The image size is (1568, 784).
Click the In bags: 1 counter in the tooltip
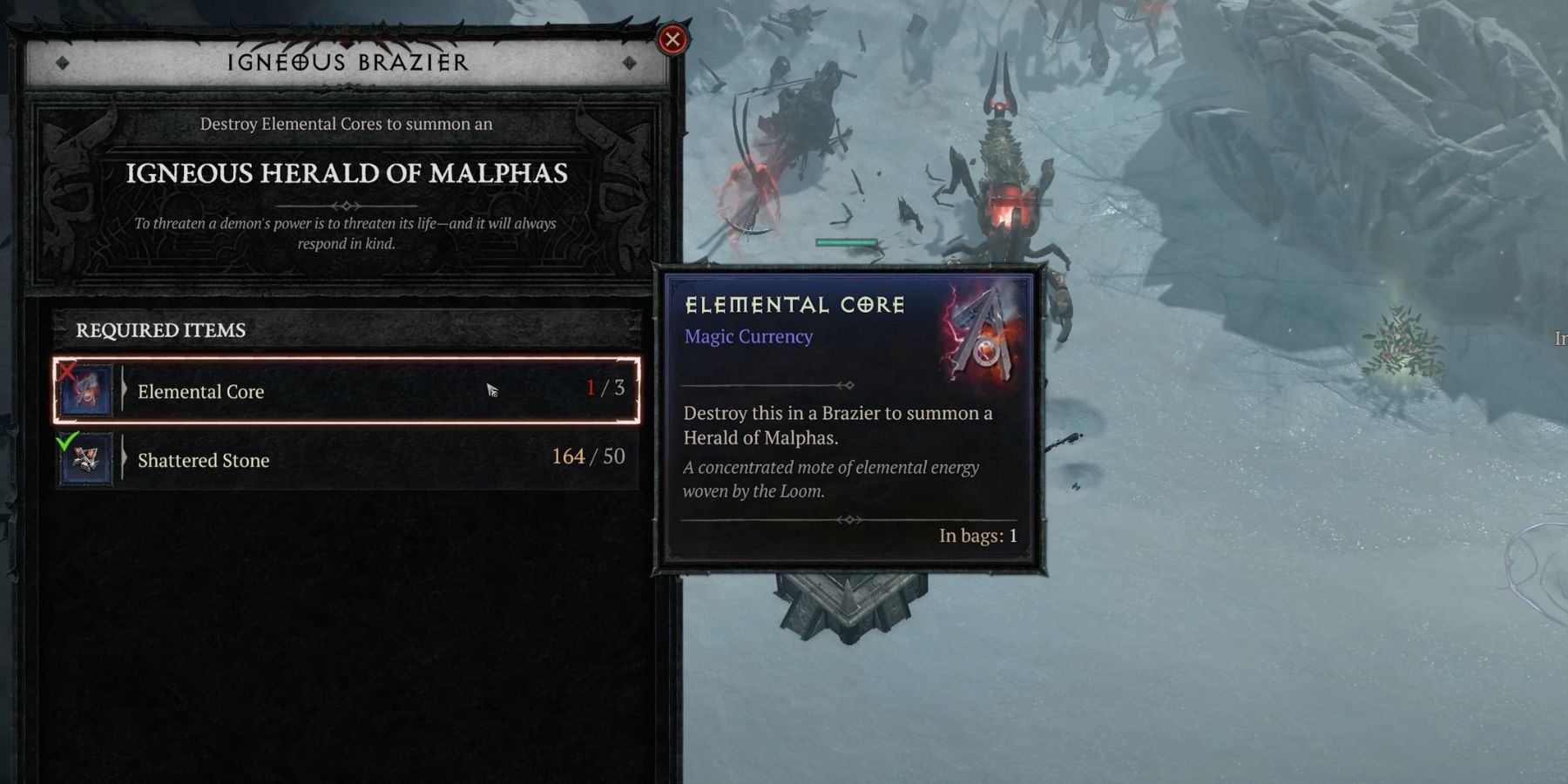pos(978,537)
